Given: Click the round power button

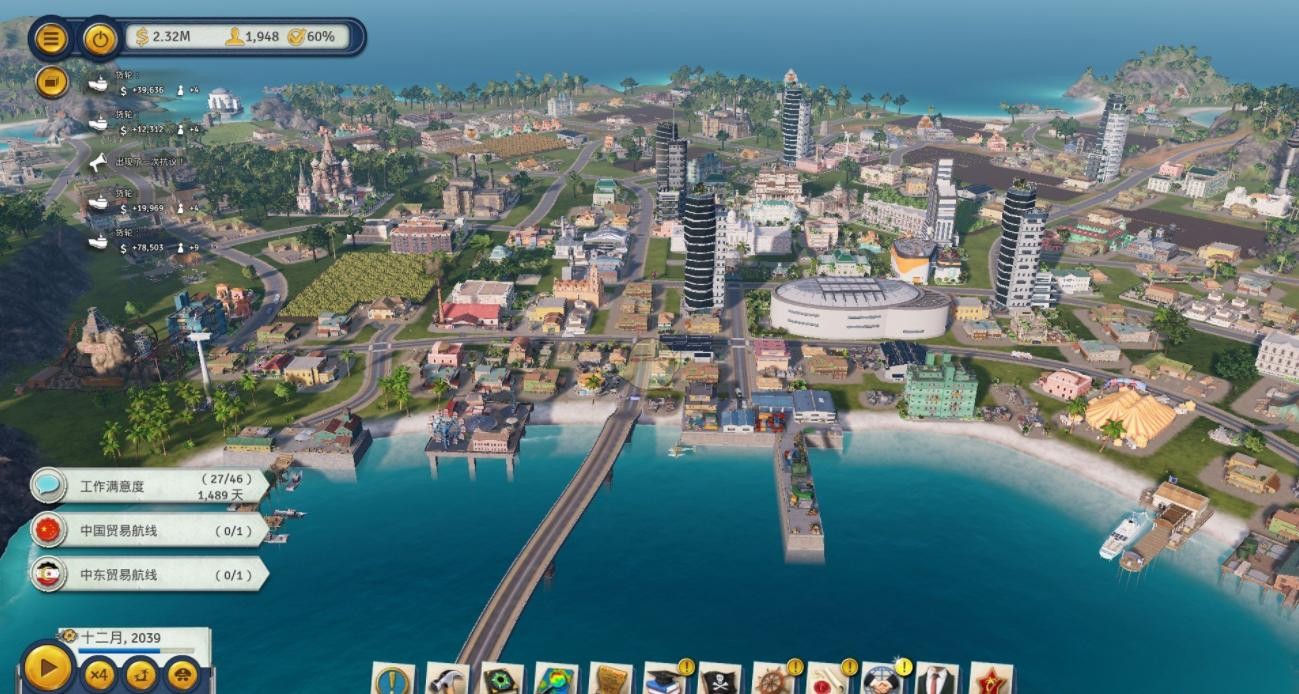Looking at the screenshot, I should [x=99, y=39].
